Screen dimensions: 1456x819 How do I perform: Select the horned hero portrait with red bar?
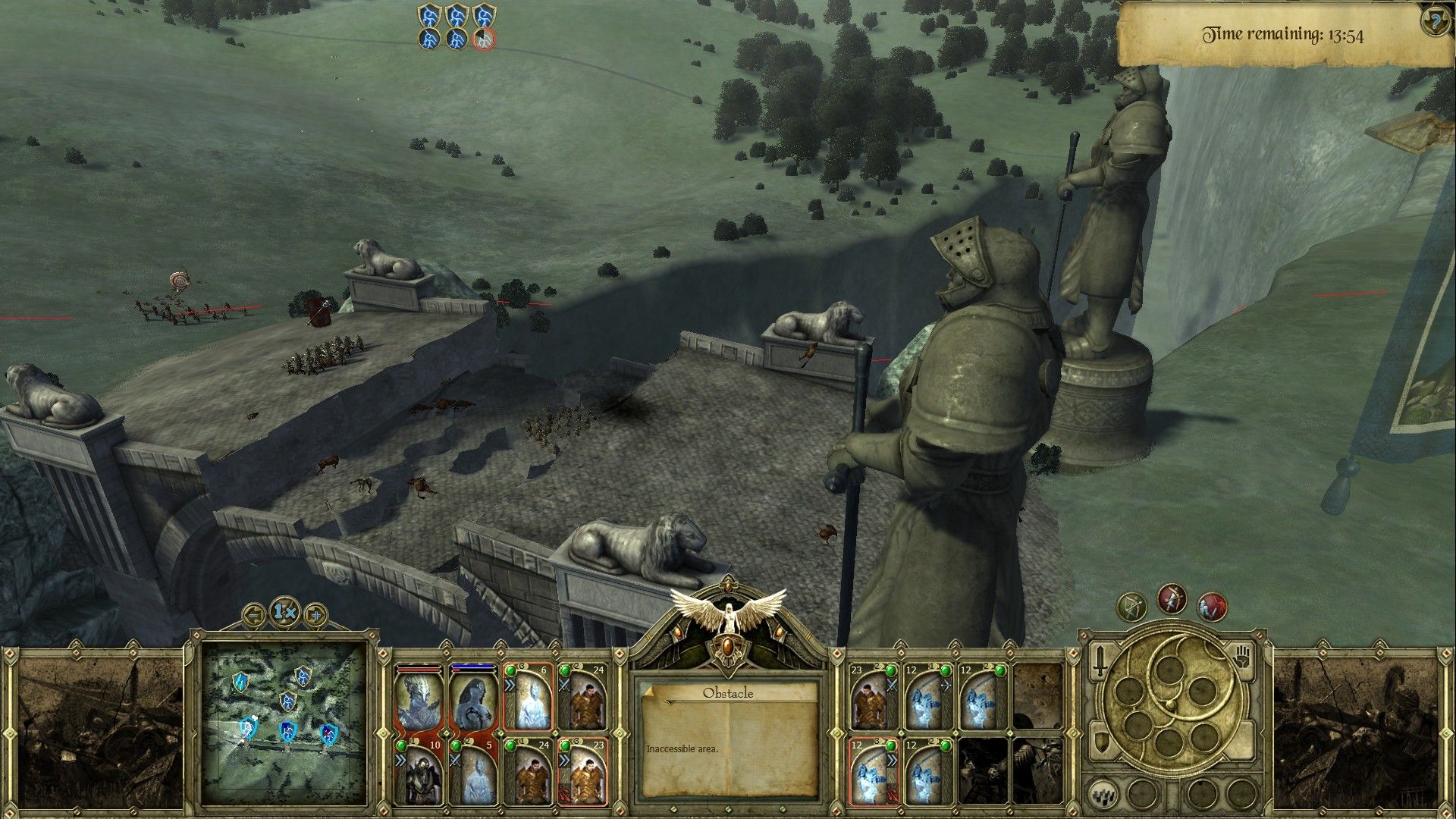point(419,700)
